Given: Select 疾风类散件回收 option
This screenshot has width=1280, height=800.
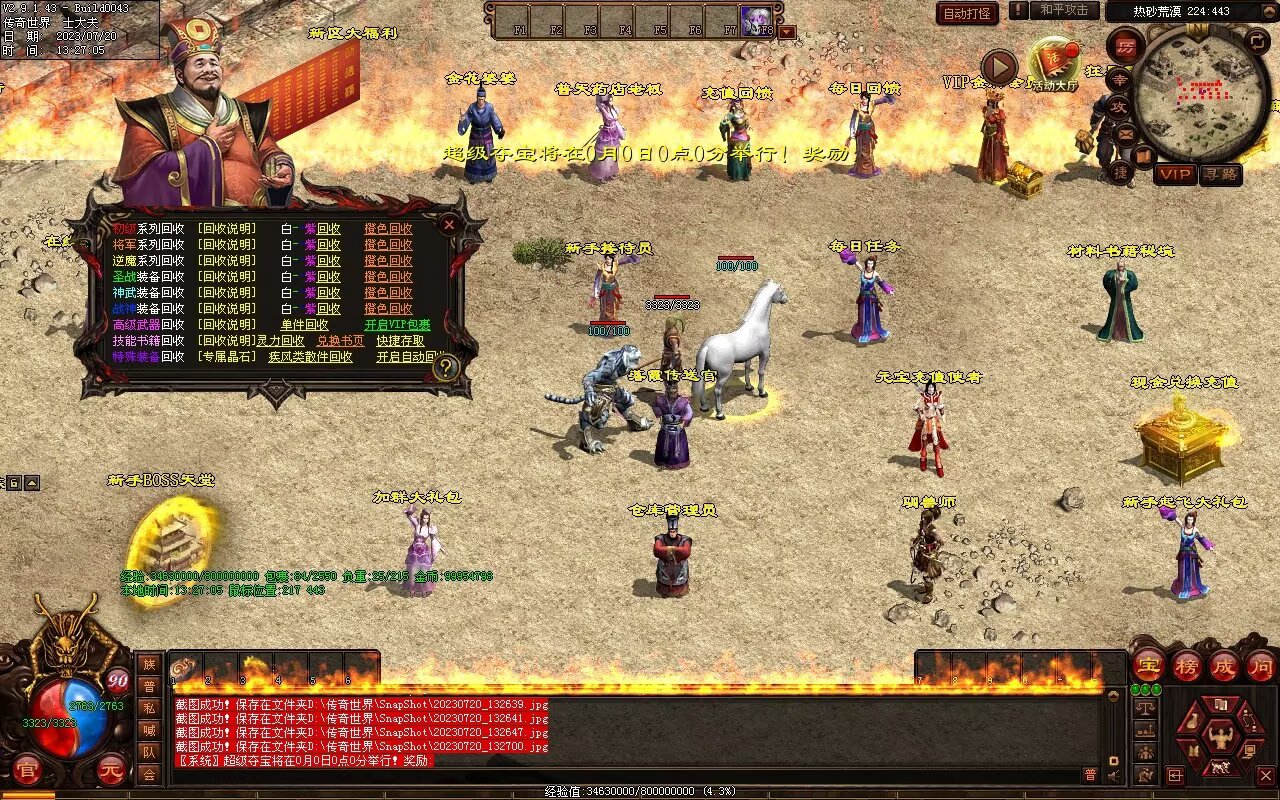Looking at the screenshot, I should [x=310, y=357].
